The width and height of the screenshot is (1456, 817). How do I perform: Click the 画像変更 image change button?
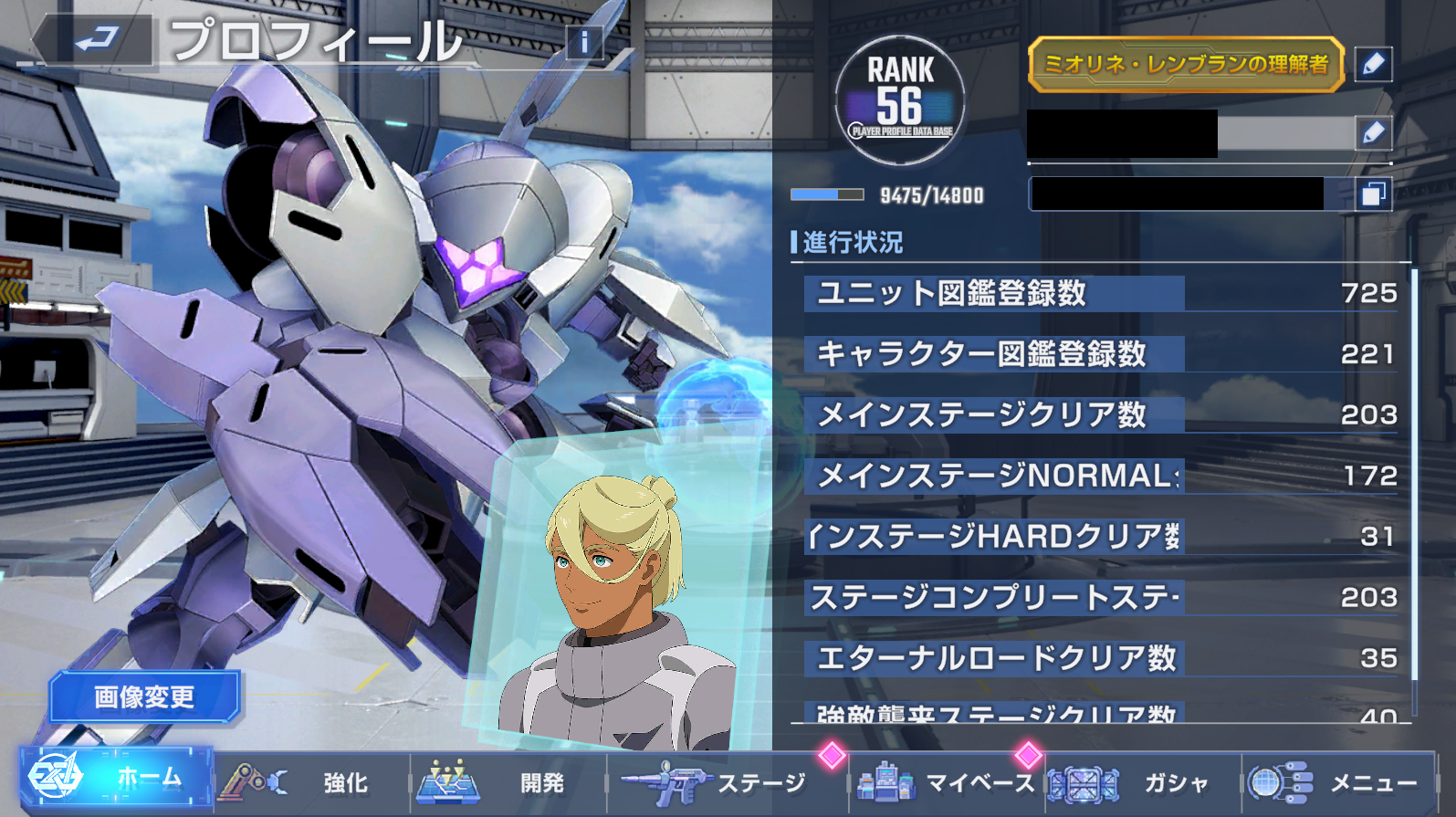tap(144, 697)
